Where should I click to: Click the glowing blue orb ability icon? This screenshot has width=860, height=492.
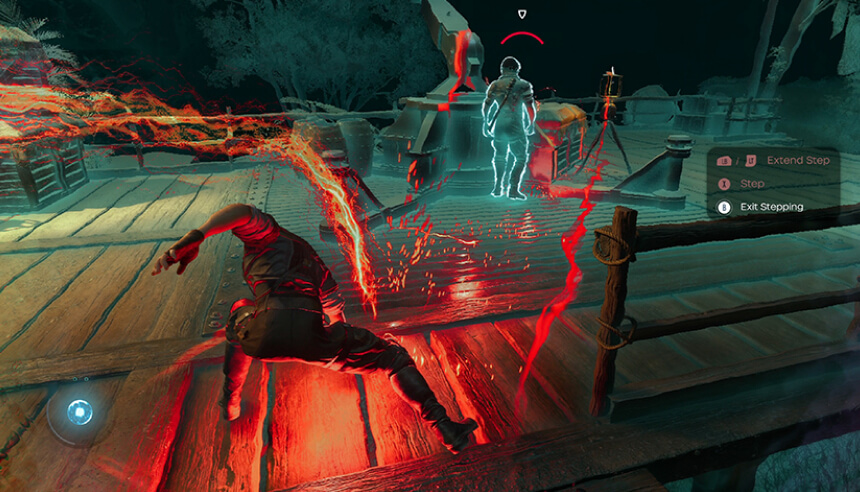(80, 410)
